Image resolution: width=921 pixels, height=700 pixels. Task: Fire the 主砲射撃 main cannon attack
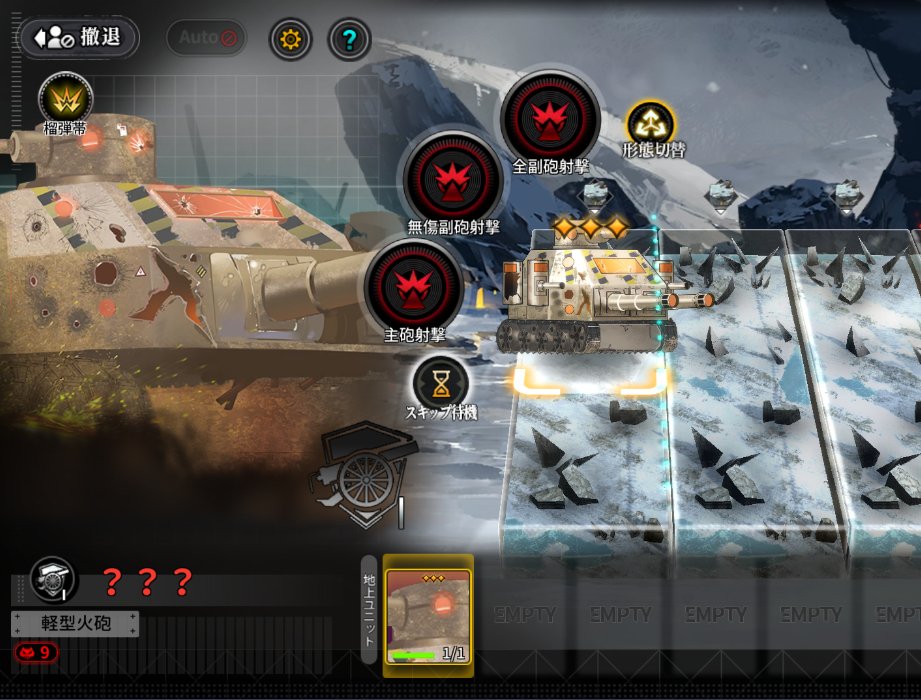point(414,286)
